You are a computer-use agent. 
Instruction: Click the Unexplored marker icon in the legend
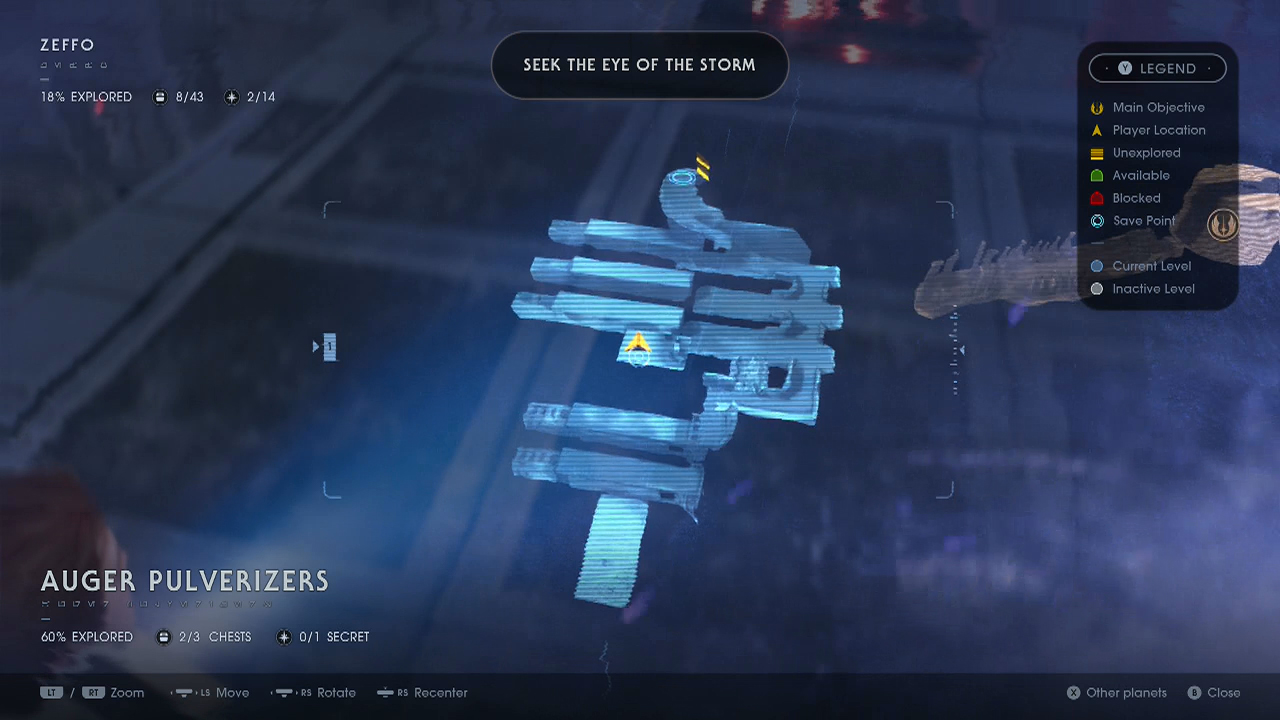coord(1097,152)
